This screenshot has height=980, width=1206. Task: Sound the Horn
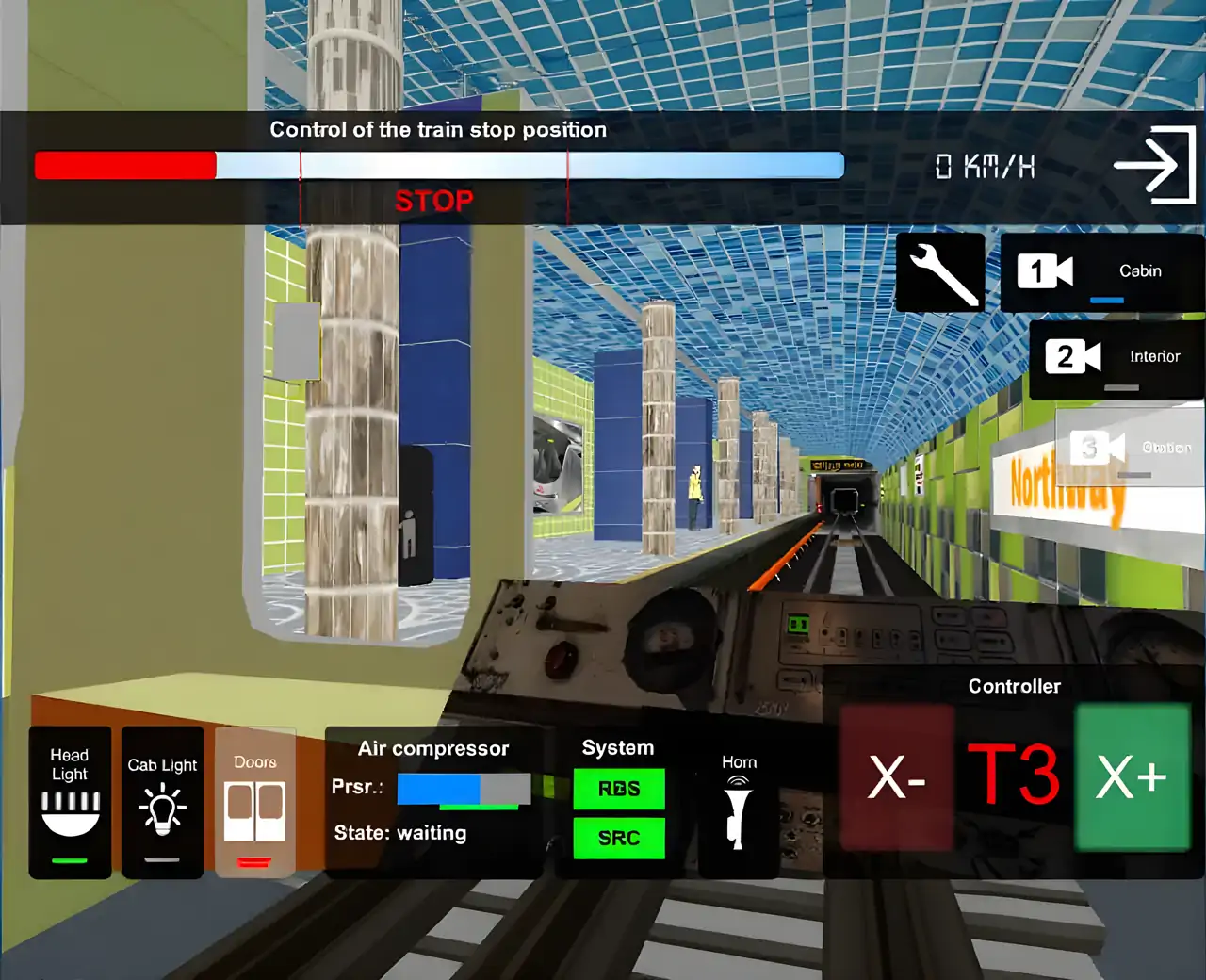[x=739, y=804]
